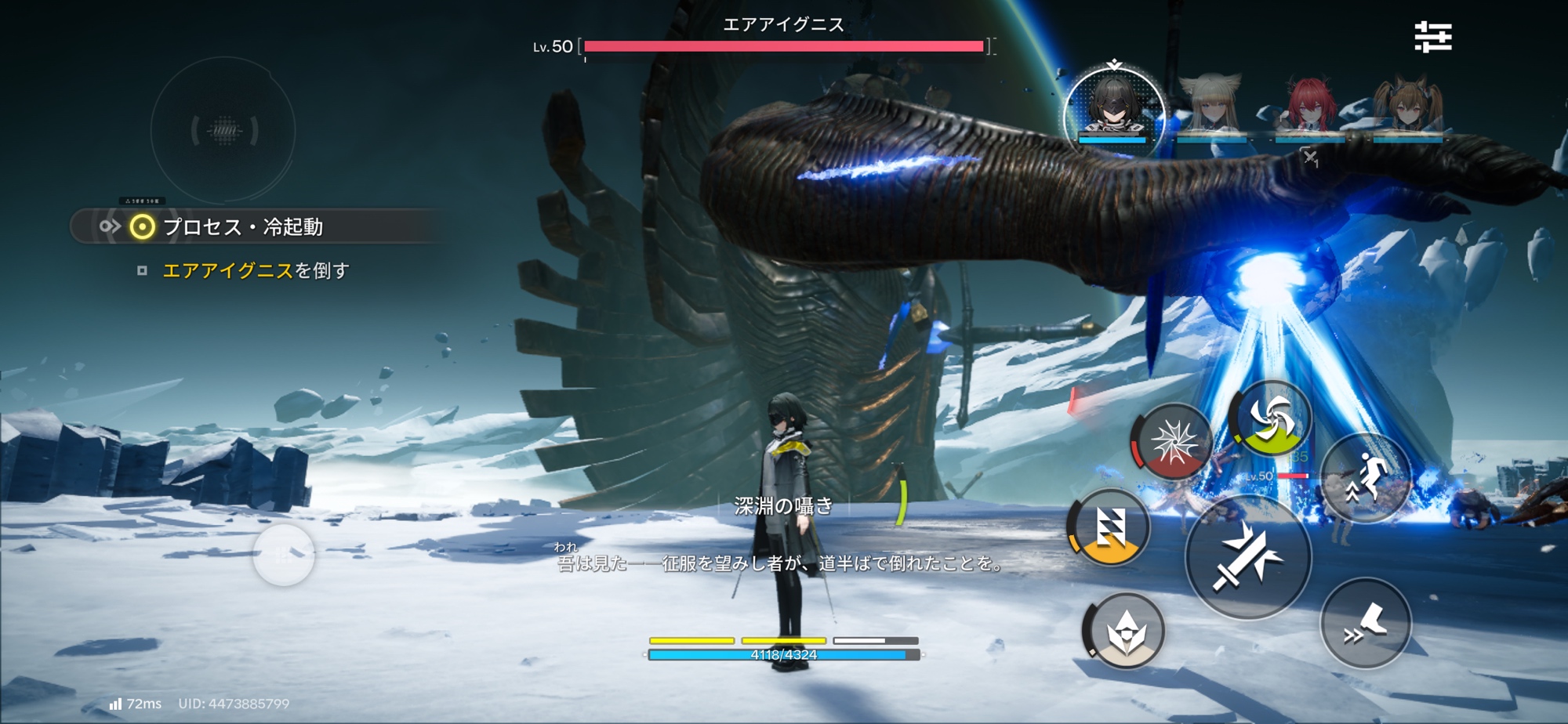Switch to the red-haired horned character
The height and width of the screenshot is (724, 1568).
1309,106
